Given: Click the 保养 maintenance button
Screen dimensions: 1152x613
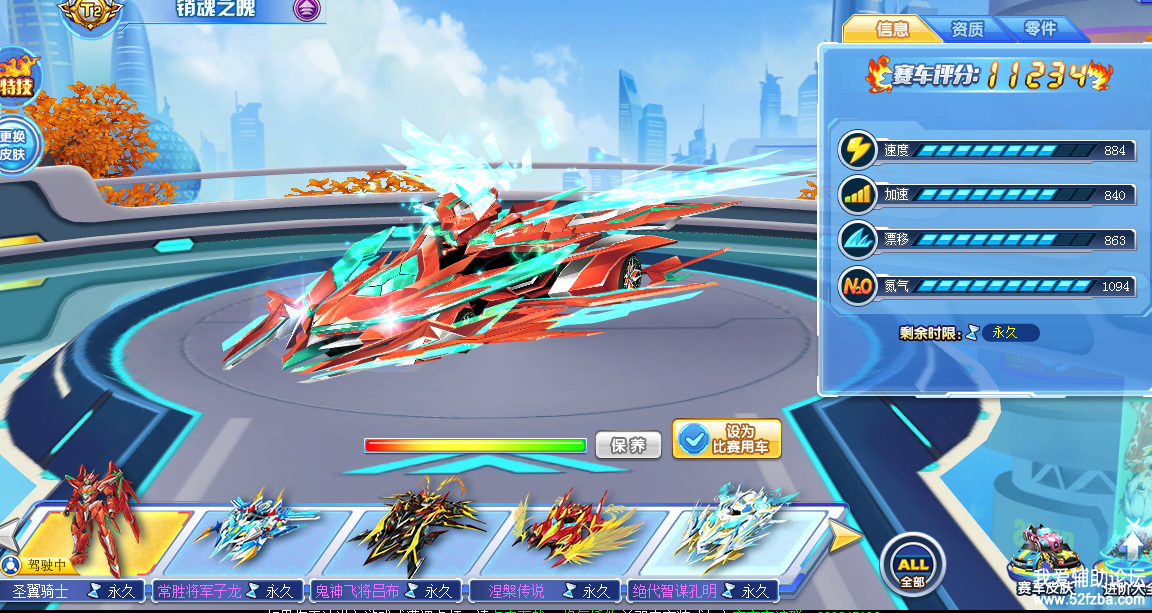Looking at the screenshot, I should coord(628,445).
